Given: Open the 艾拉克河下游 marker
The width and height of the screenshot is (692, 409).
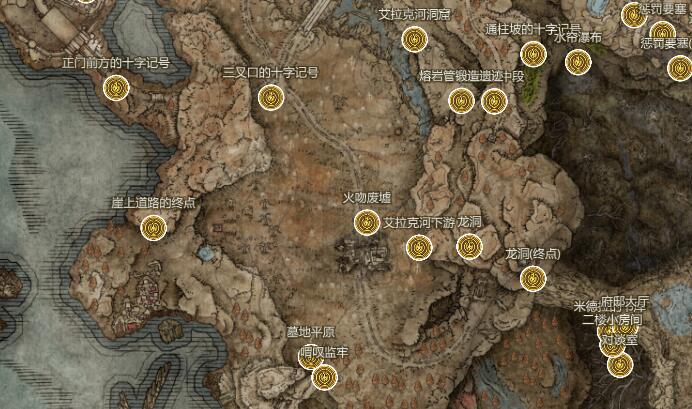Looking at the screenshot, I should 419,246.
